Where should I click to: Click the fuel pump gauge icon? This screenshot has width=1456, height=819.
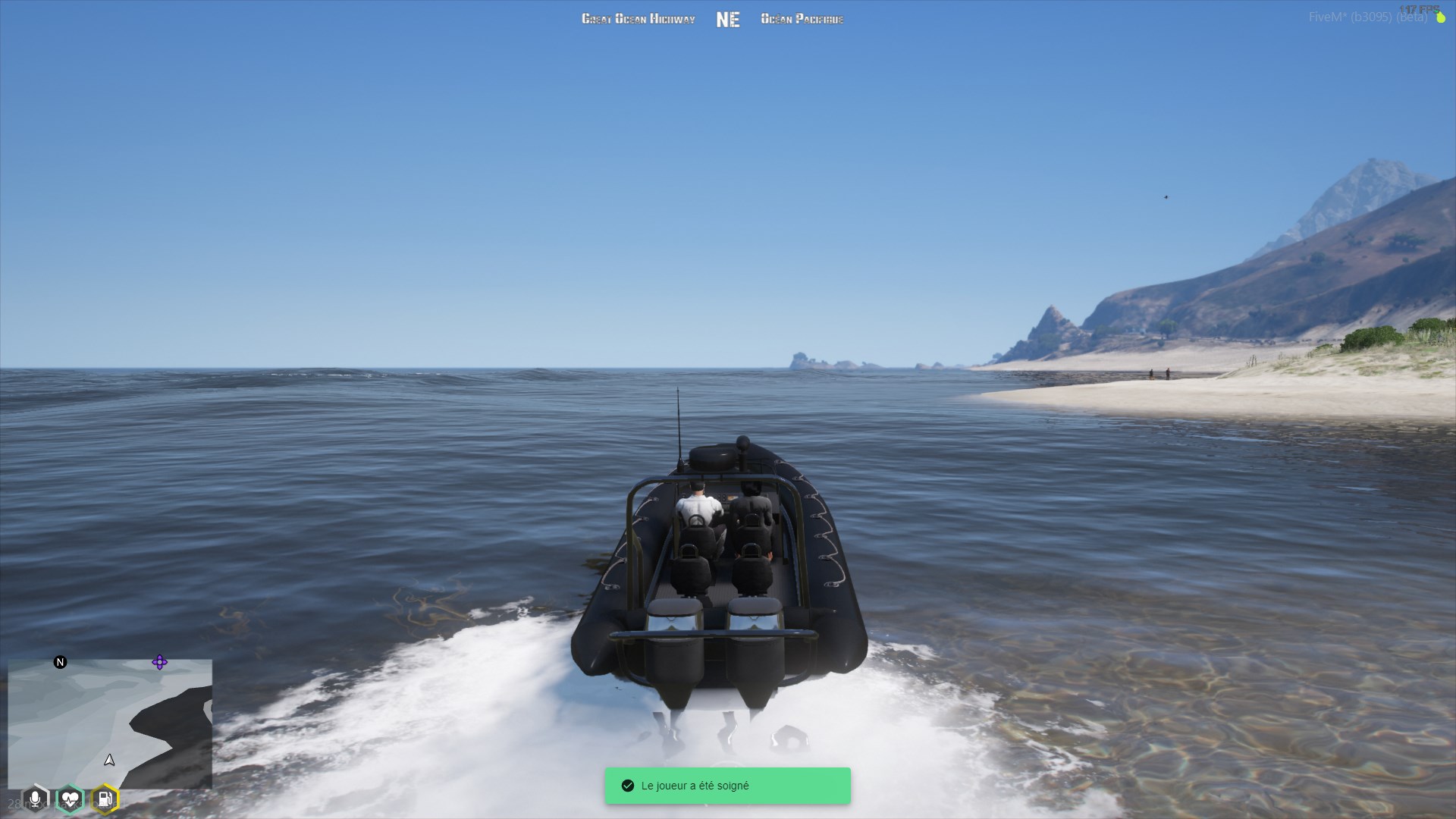pos(105,799)
